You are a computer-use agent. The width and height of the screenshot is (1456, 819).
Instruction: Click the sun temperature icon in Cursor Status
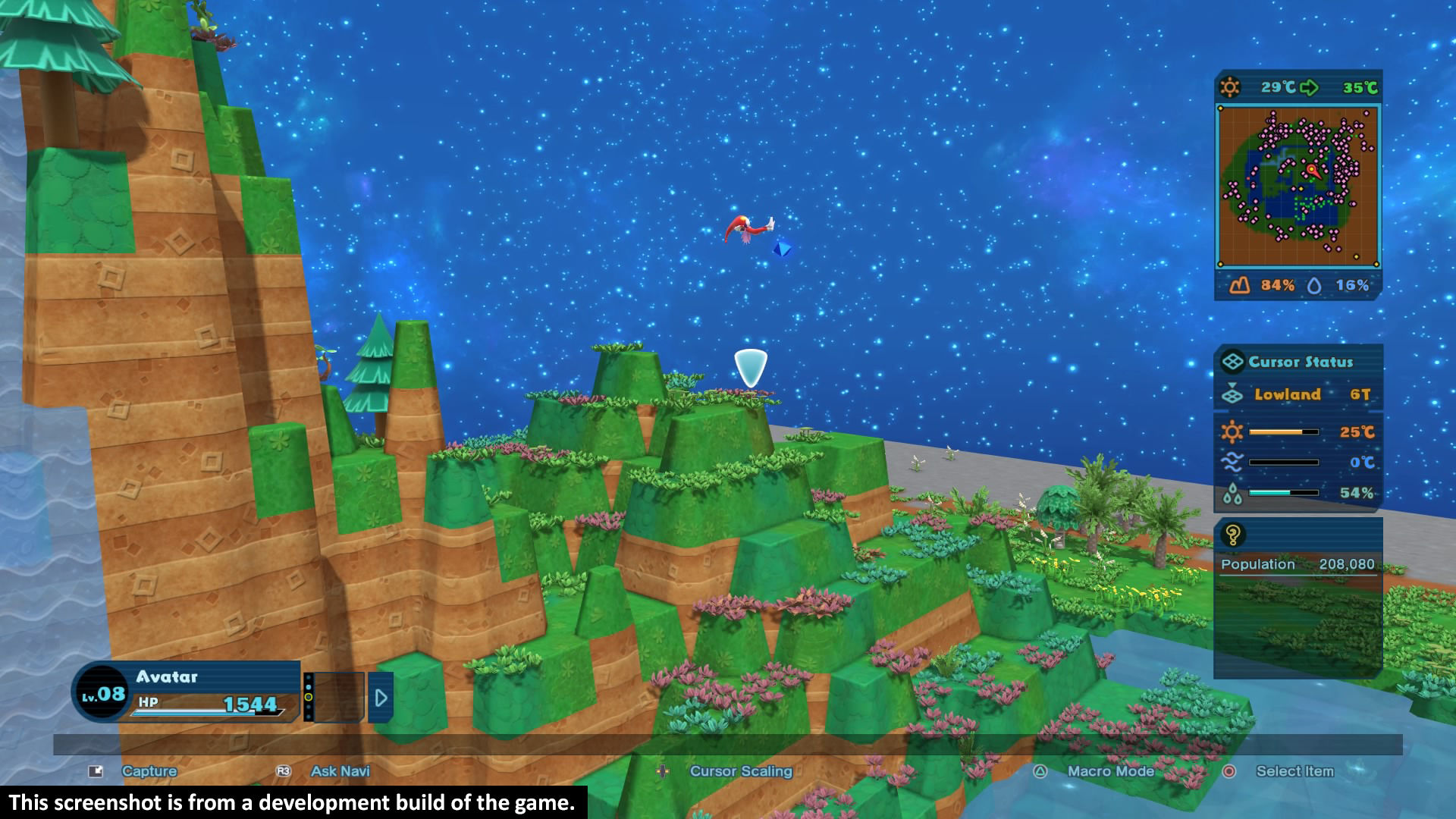[x=1233, y=431]
